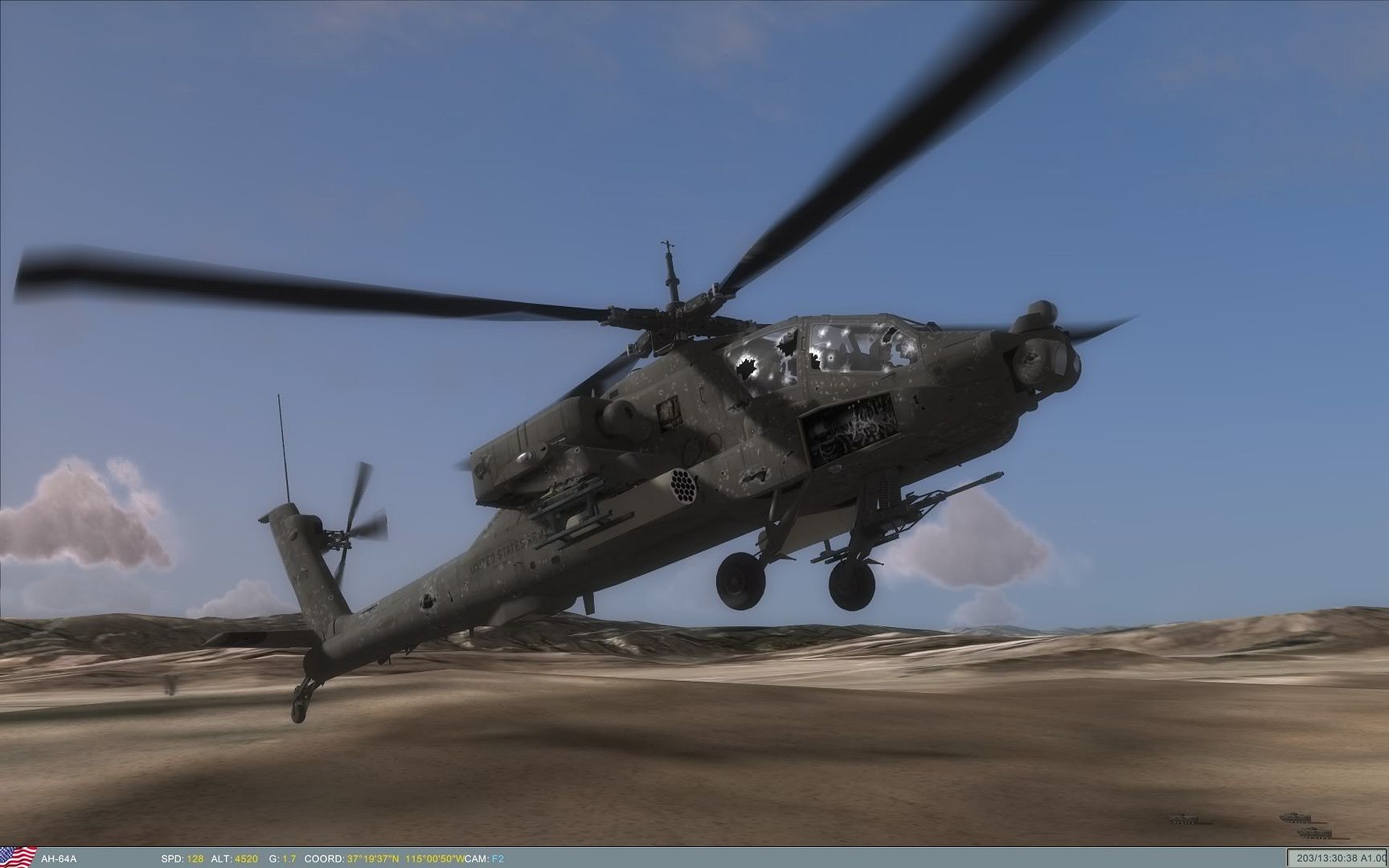Click the G-load indicator
The height and width of the screenshot is (868, 1389).
283,859
